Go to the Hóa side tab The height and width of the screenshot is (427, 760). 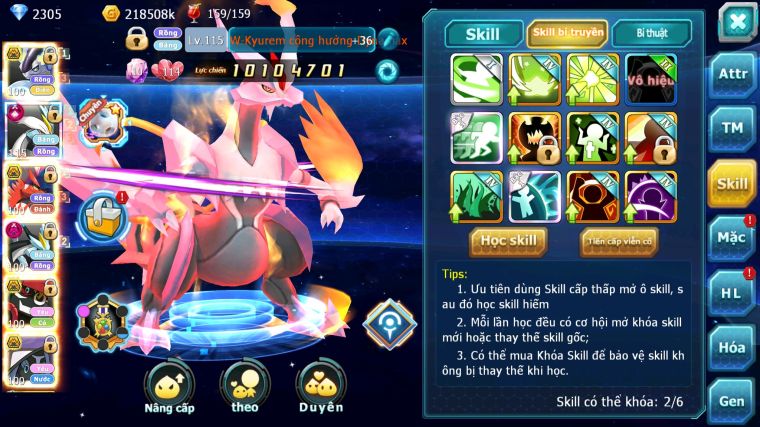point(732,347)
